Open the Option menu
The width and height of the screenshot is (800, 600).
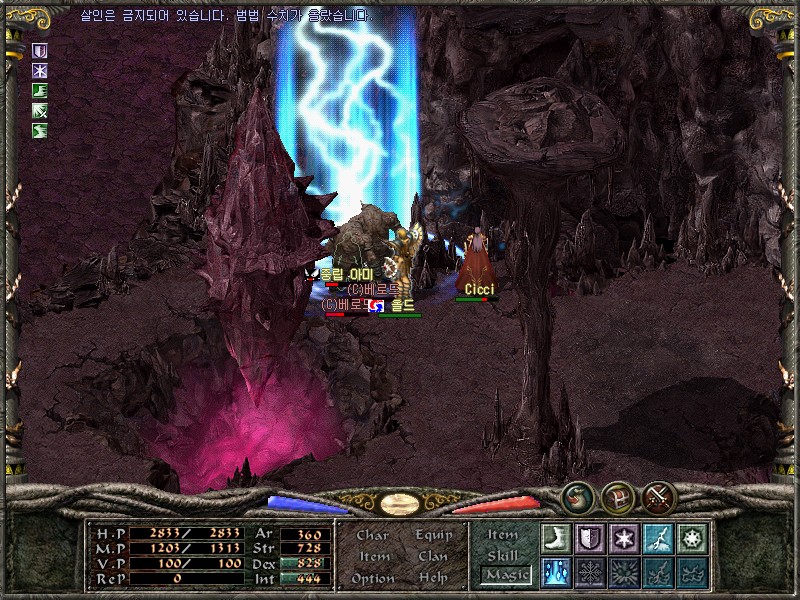point(373,578)
